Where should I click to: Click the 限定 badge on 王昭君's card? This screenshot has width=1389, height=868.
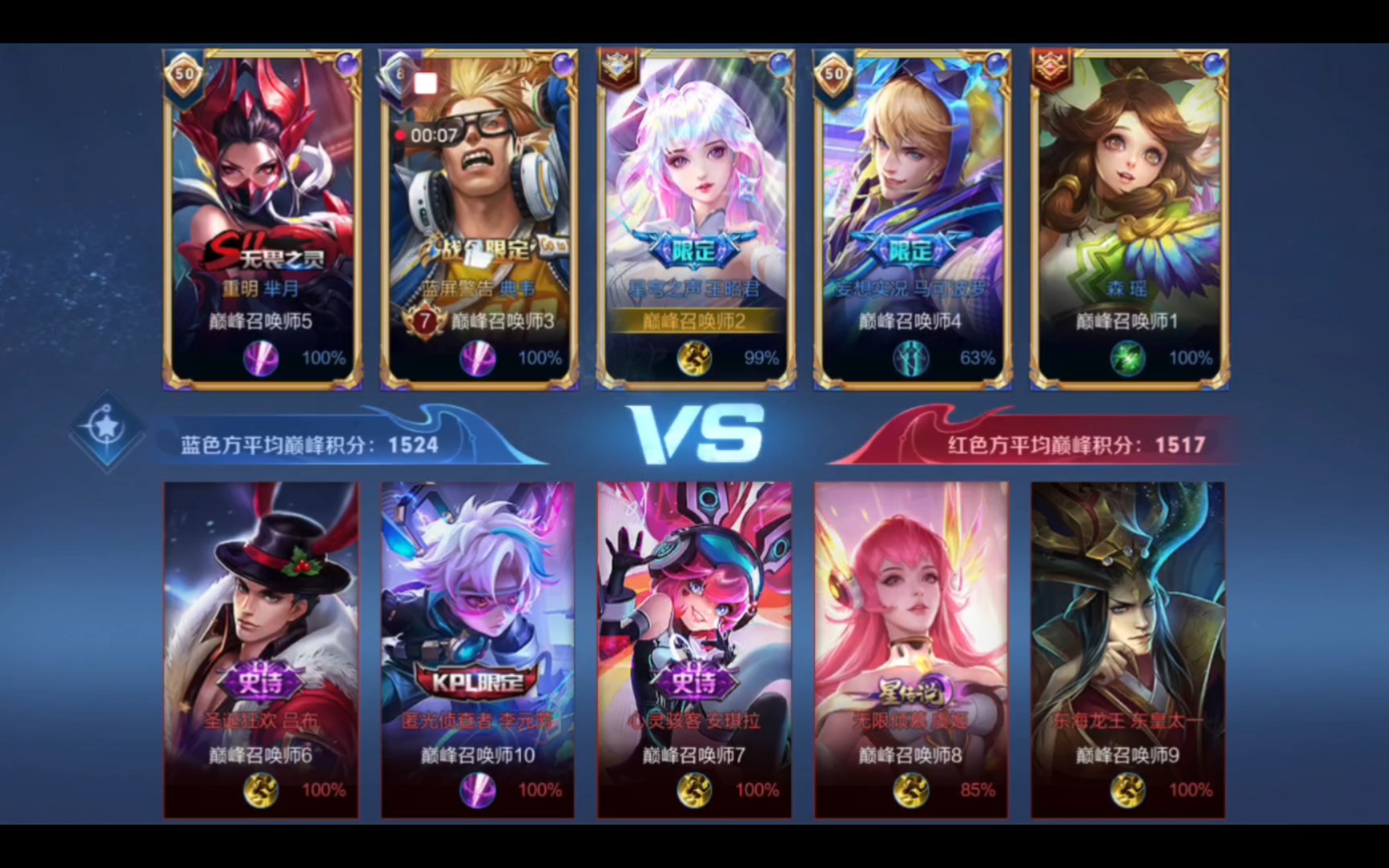pyautogui.click(x=694, y=250)
